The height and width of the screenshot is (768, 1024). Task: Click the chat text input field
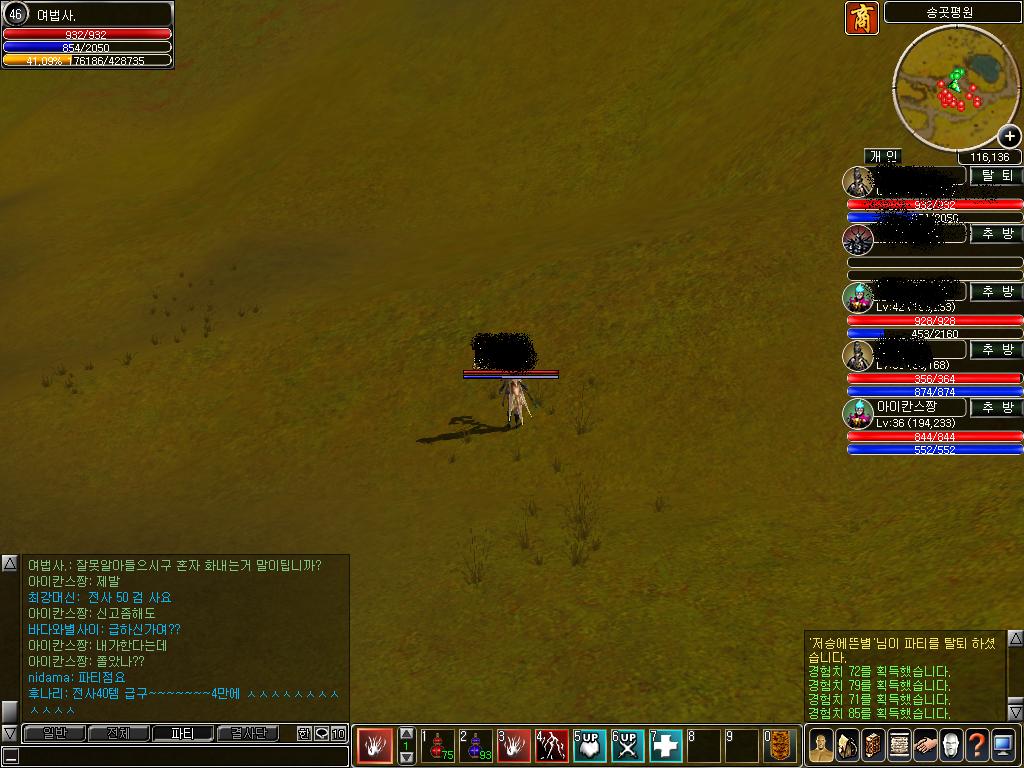click(180, 756)
